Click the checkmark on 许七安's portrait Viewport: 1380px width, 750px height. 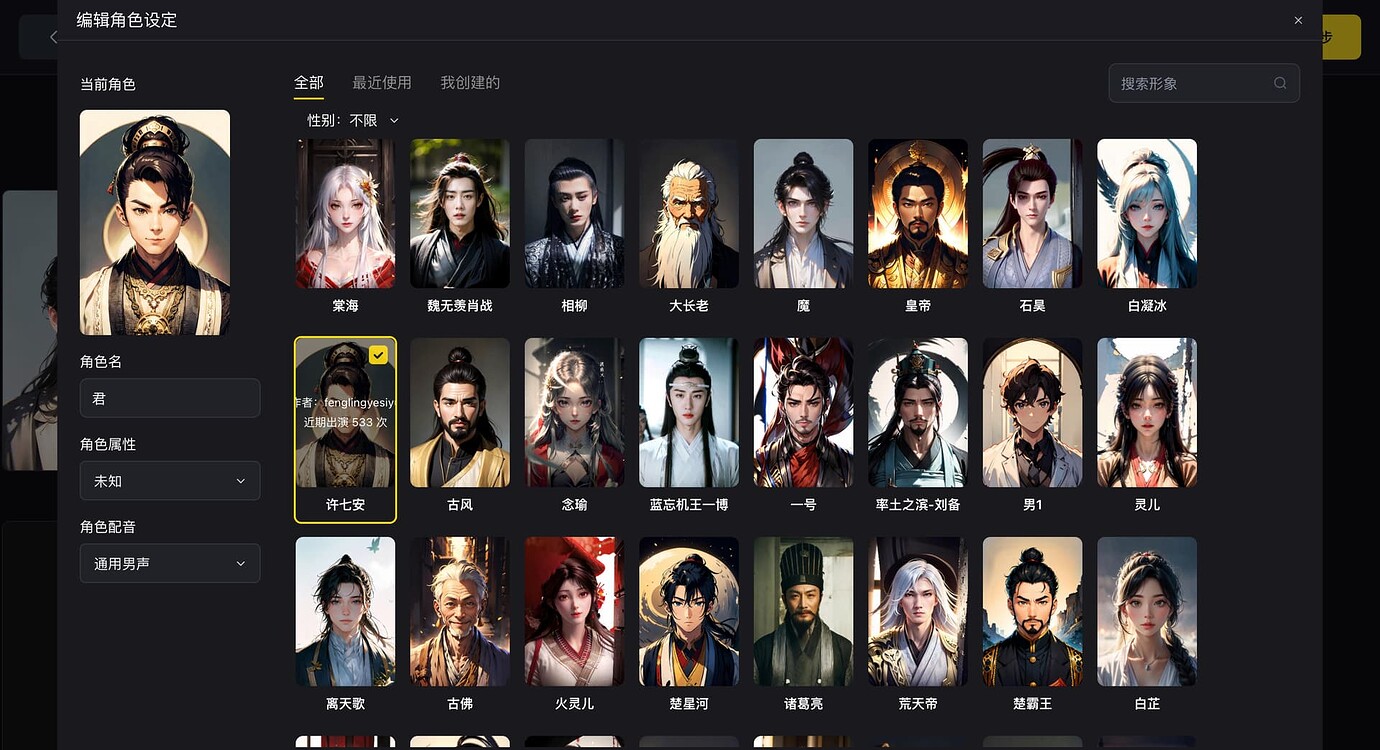tap(377, 354)
